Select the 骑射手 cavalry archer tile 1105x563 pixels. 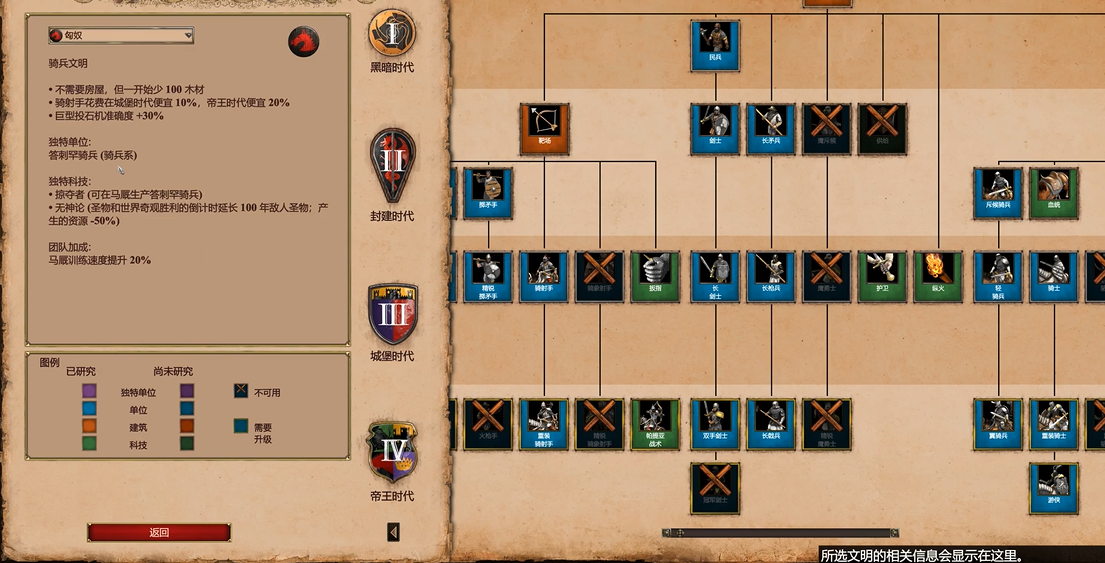[x=544, y=276]
